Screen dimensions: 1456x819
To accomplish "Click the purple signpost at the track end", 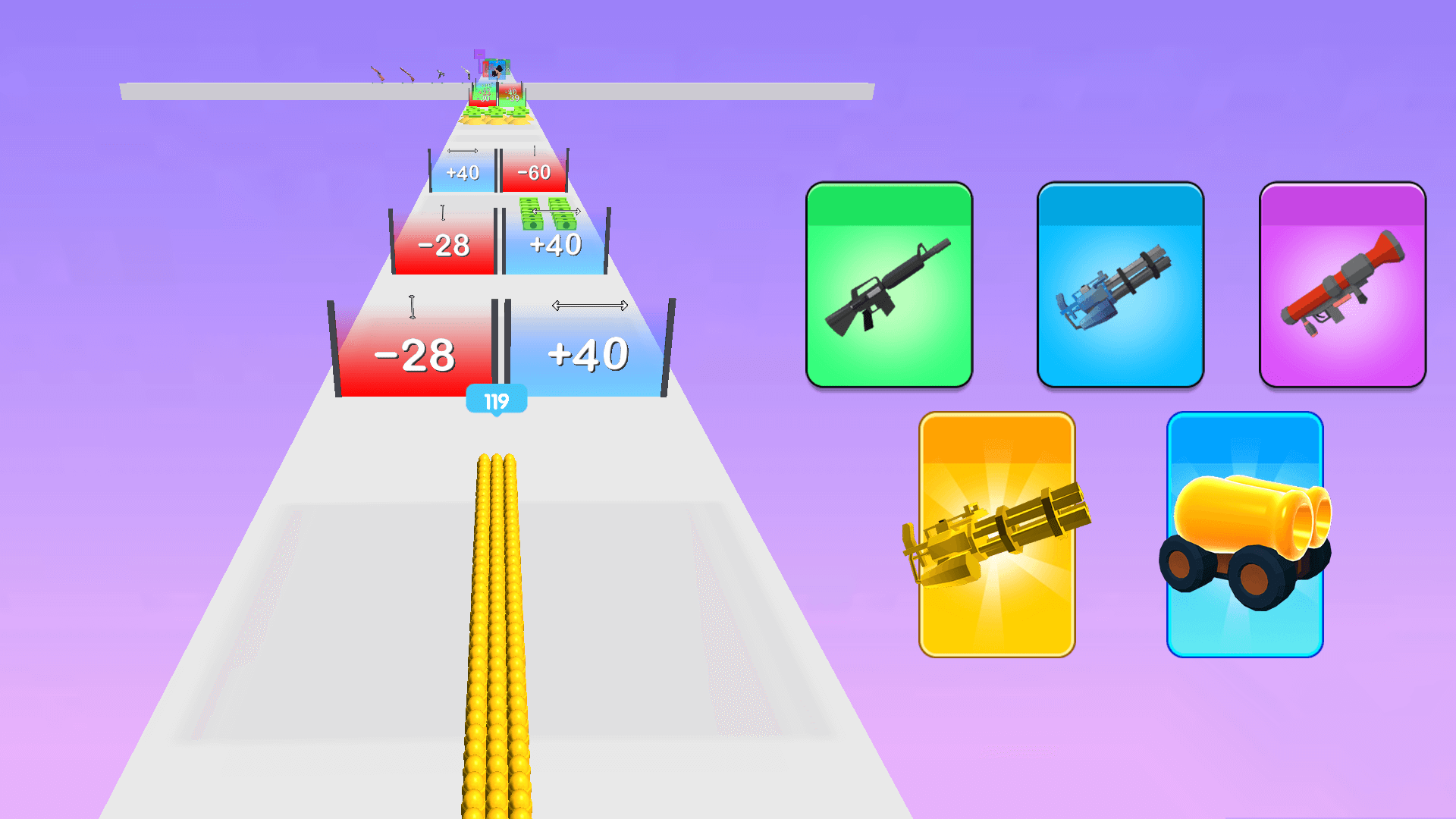I will (479, 55).
